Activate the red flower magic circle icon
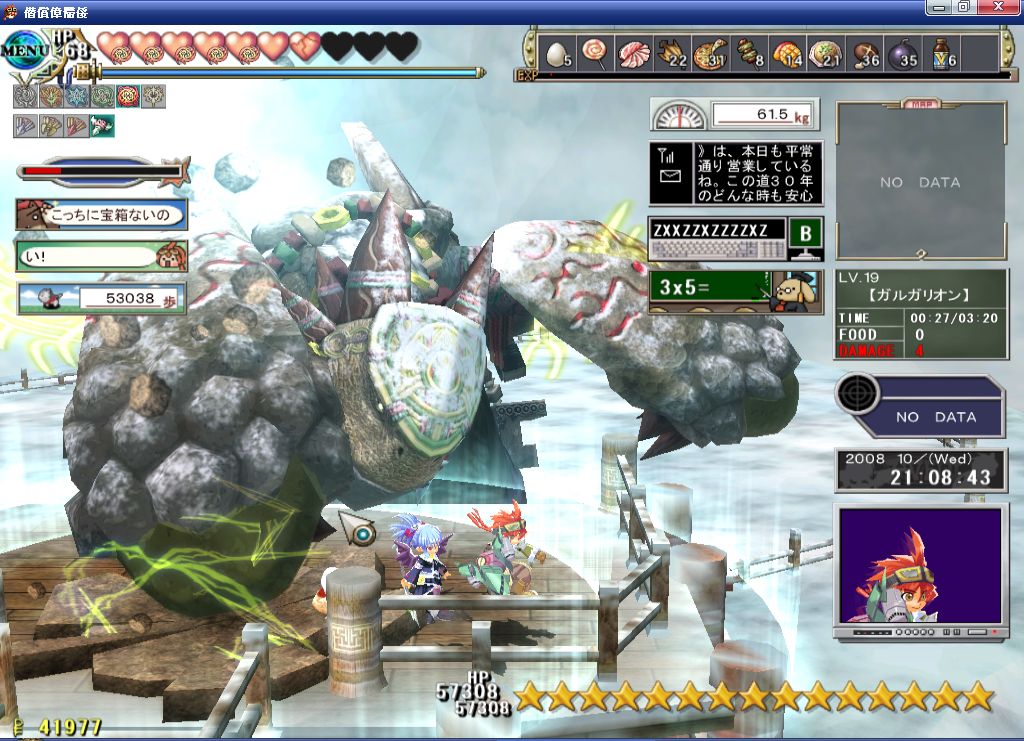 click(x=127, y=96)
